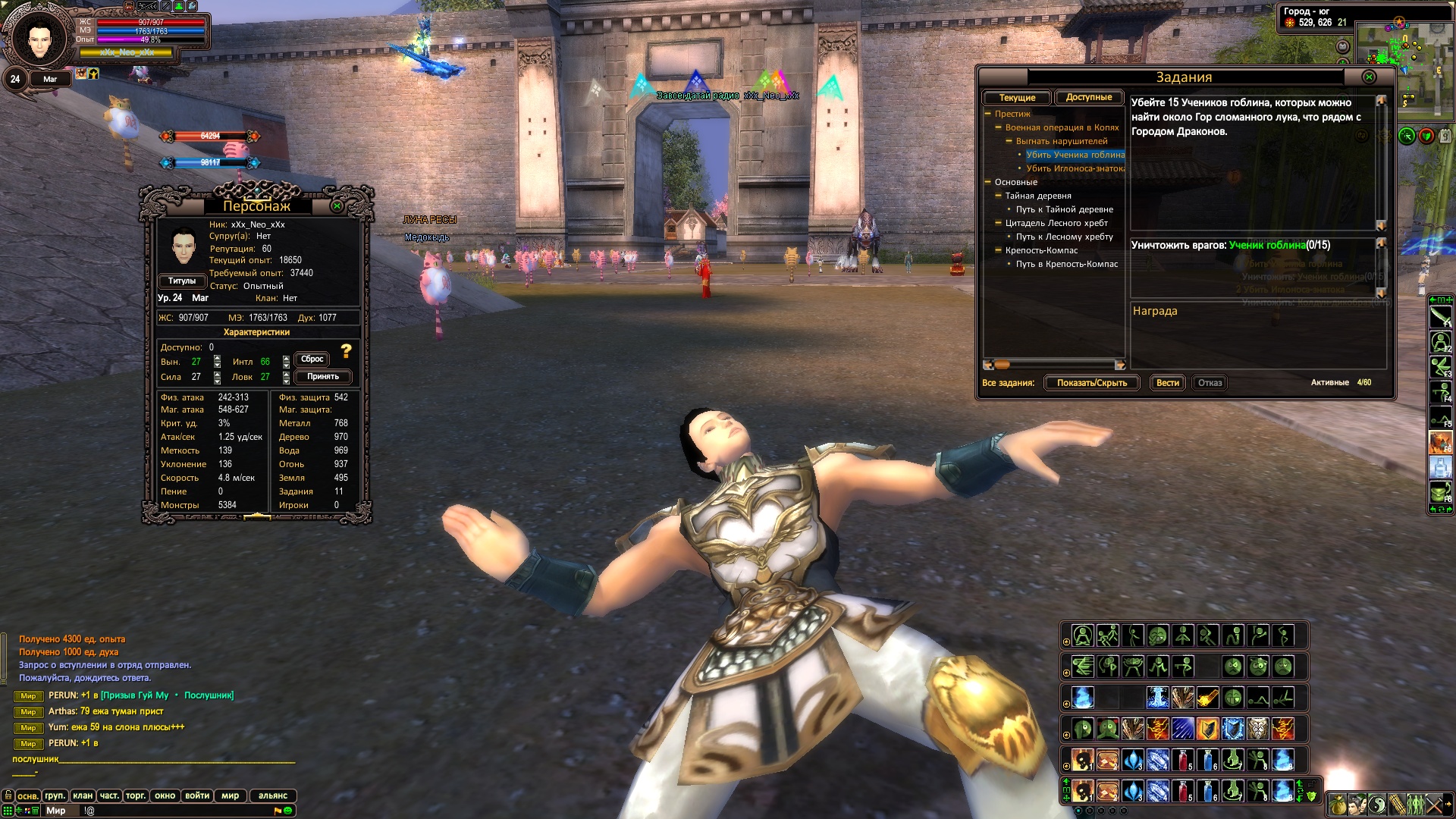
Task: Select quest Путь к Тайной деревне
Action: pyautogui.click(x=1064, y=209)
